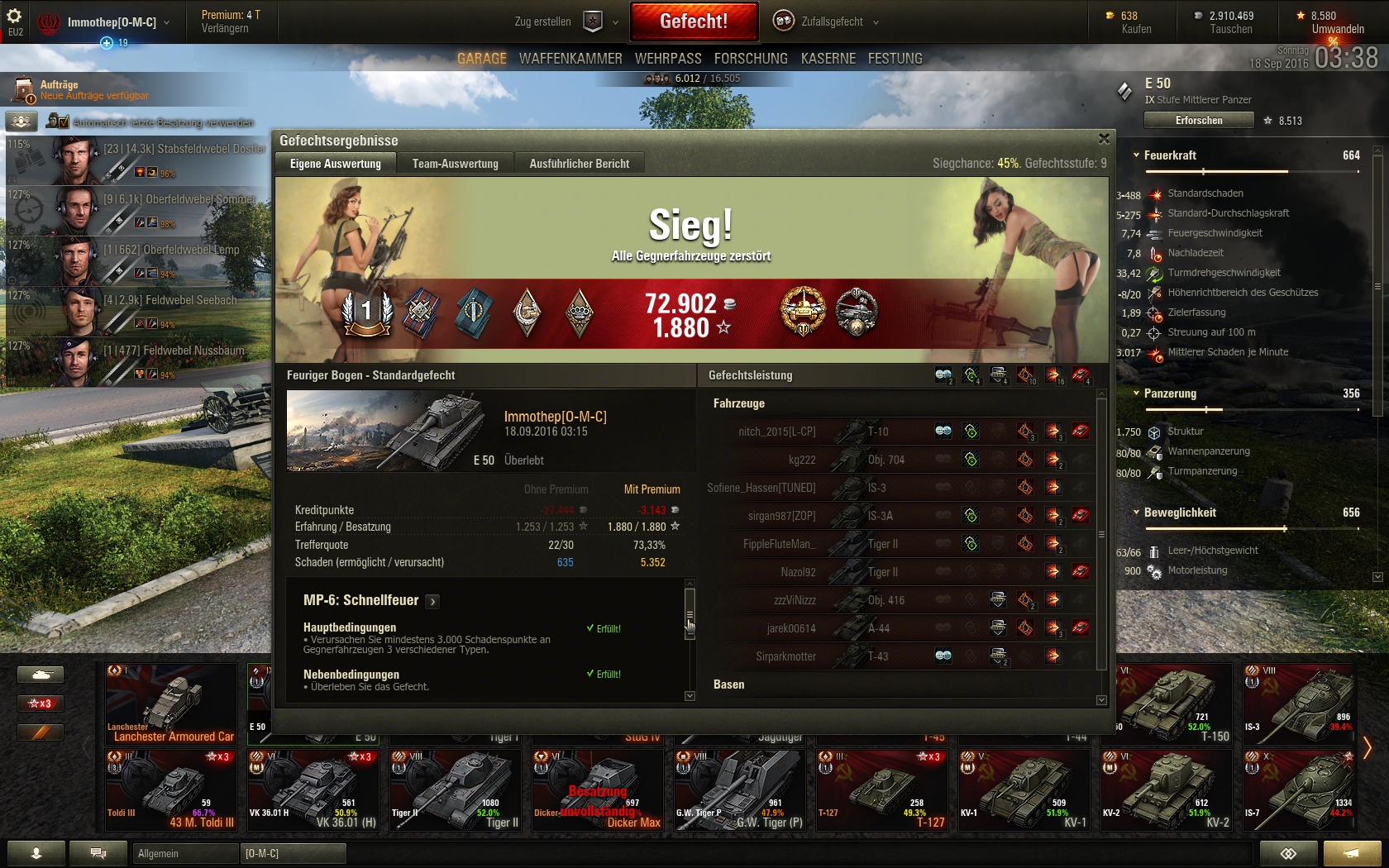Image resolution: width=1389 pixels, height=868 pixels.
Task: Select the Eigene Auswertung tab
Action: pos(335,164)
